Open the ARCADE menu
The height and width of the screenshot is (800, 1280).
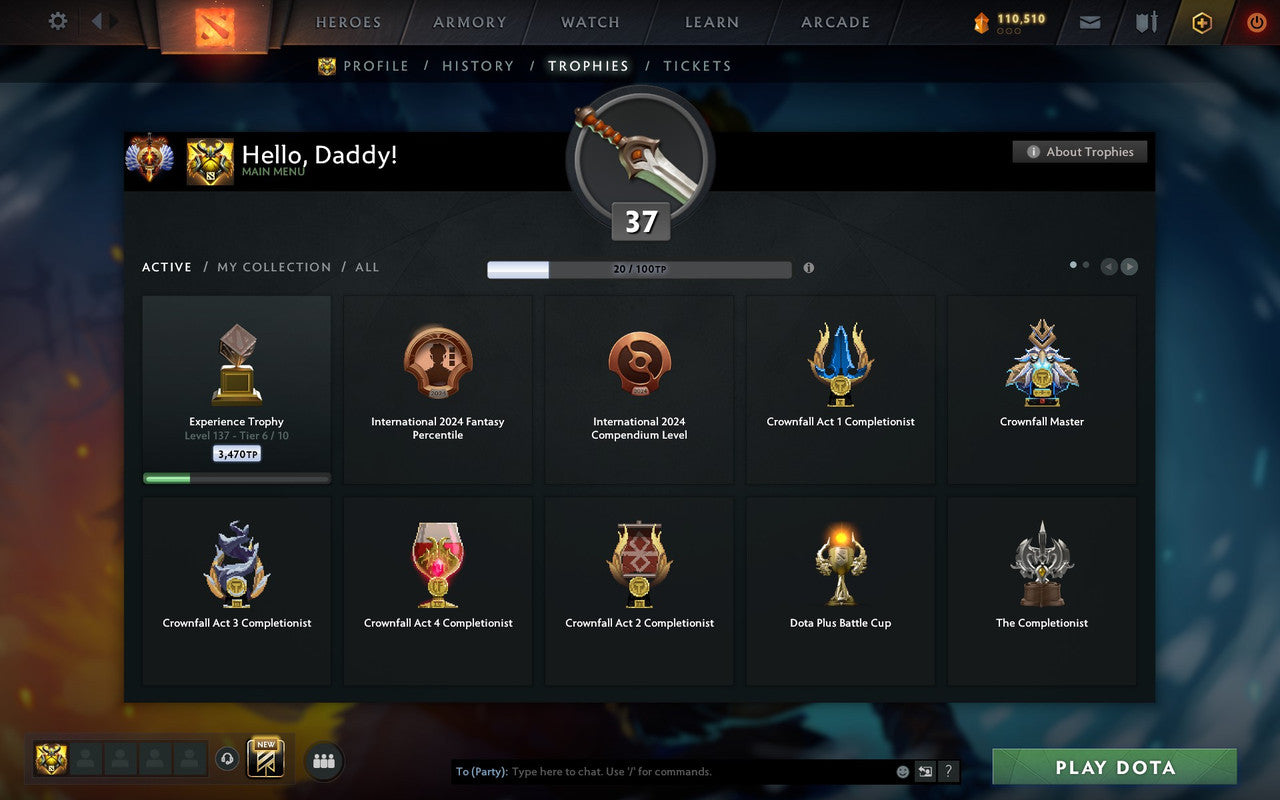click(x=835, y=22)
